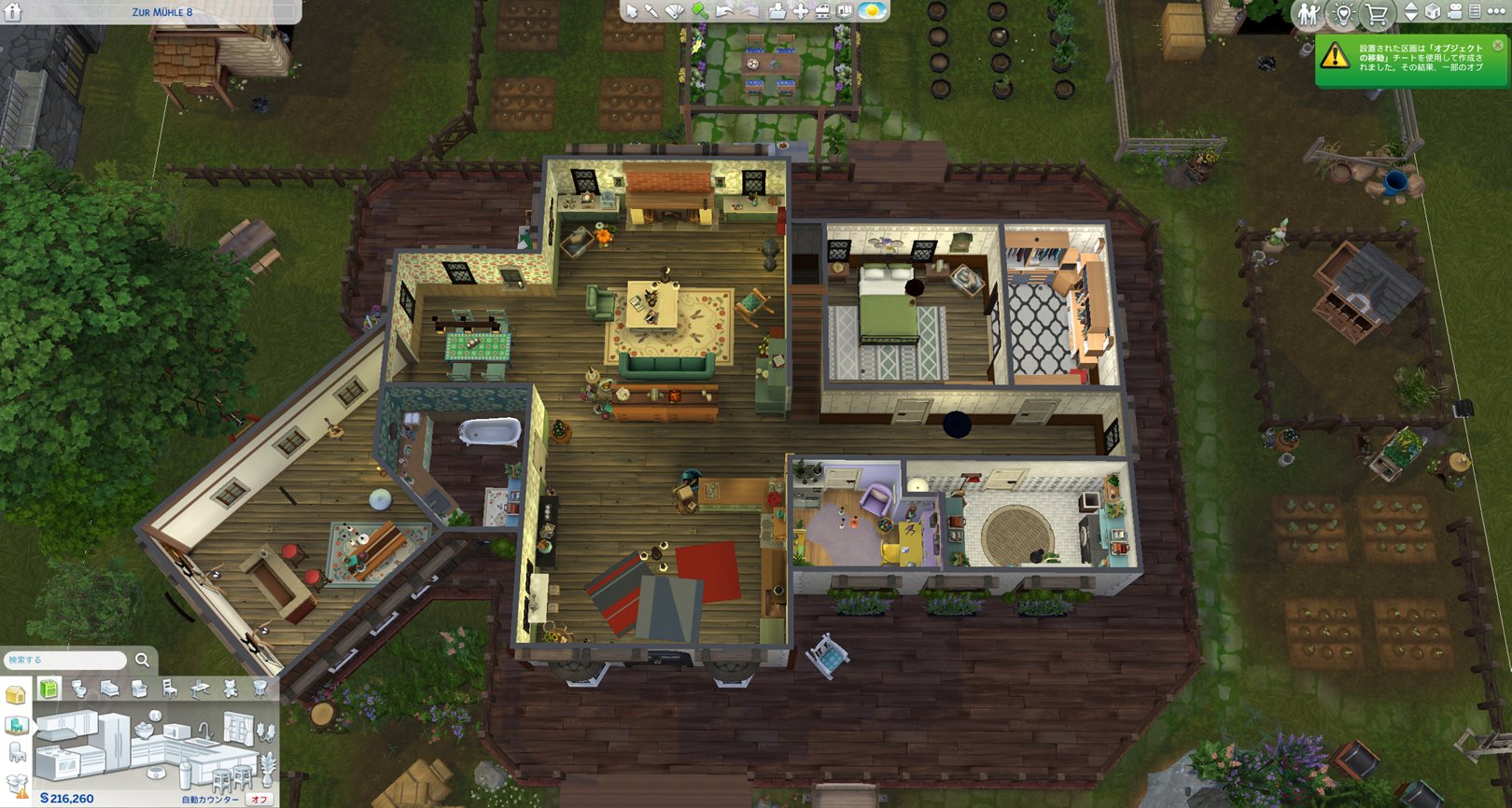The image size is (1512, 808).
Task: Toggle the video camera mode icon
Action: [1454, 12]
